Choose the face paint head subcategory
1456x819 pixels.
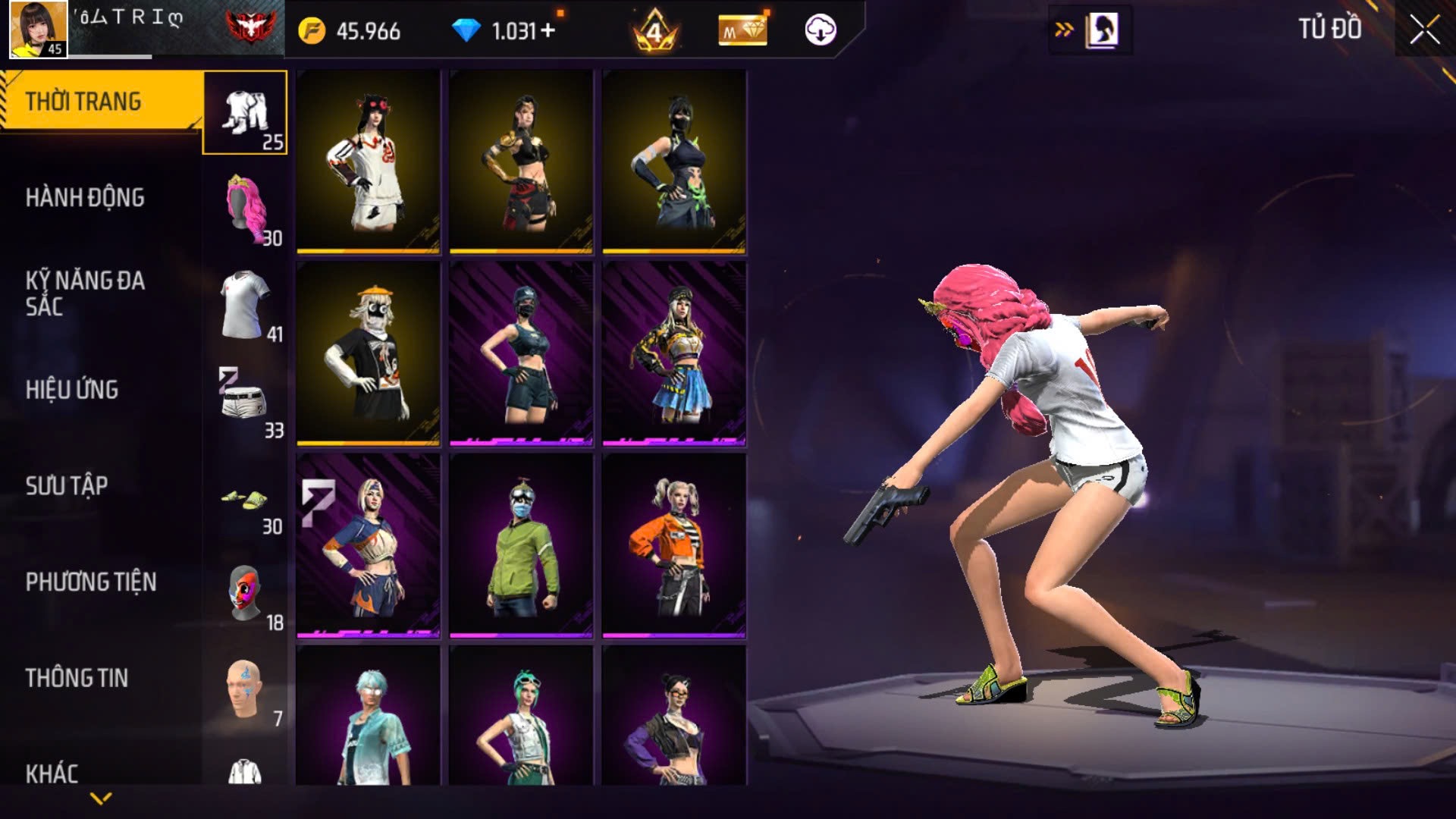tap(244, 689)
